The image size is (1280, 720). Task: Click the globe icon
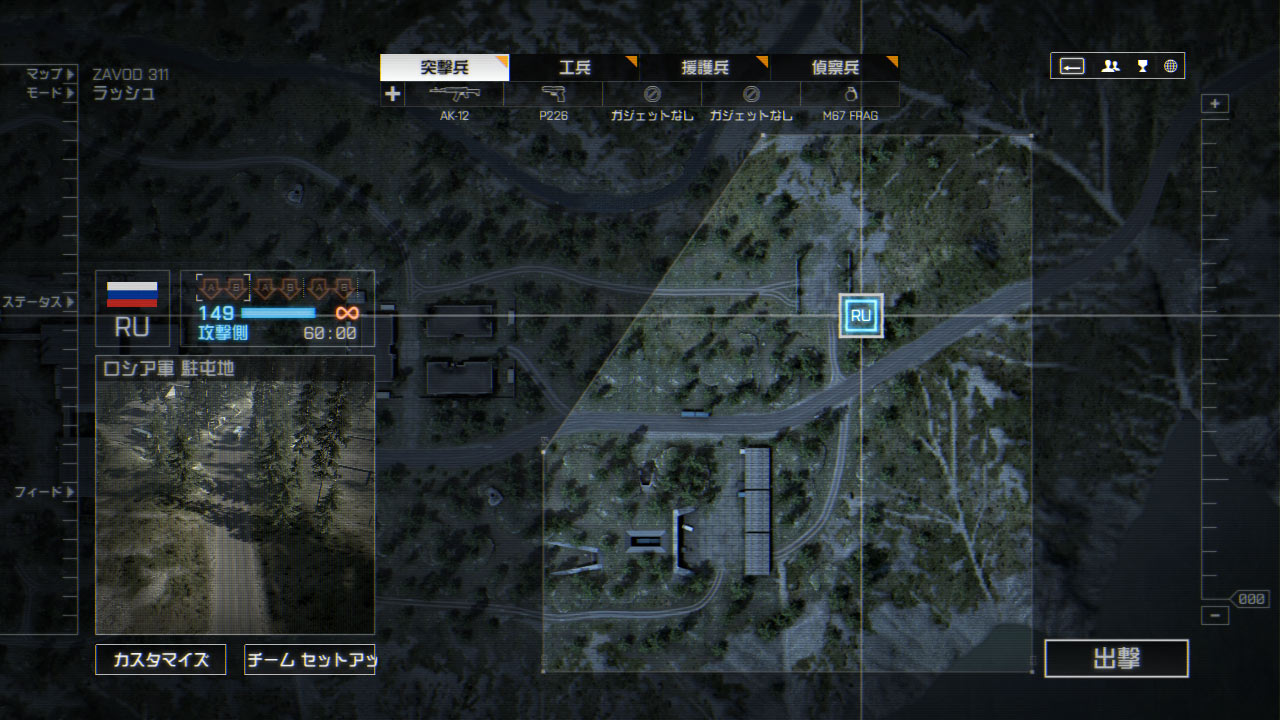(x=1170, y=66)
